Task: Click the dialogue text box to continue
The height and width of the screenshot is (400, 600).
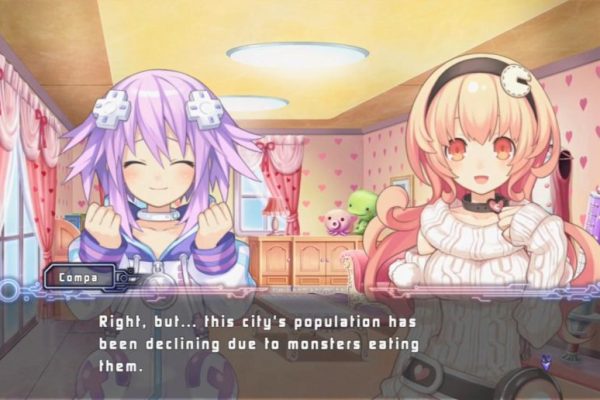Action: click(300, 339)
